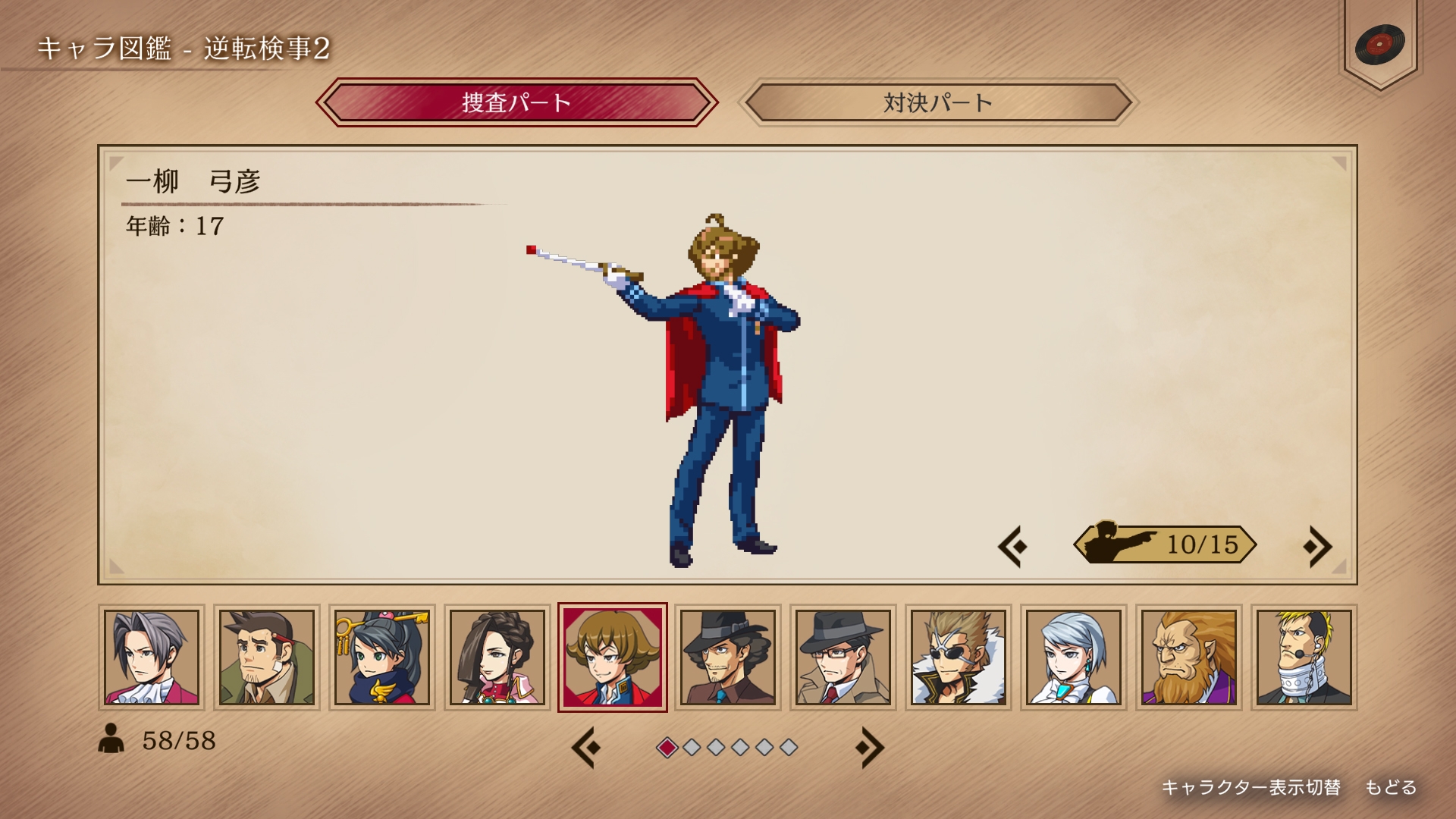
Task: Show the previous pose animation
Action: 1013,546
